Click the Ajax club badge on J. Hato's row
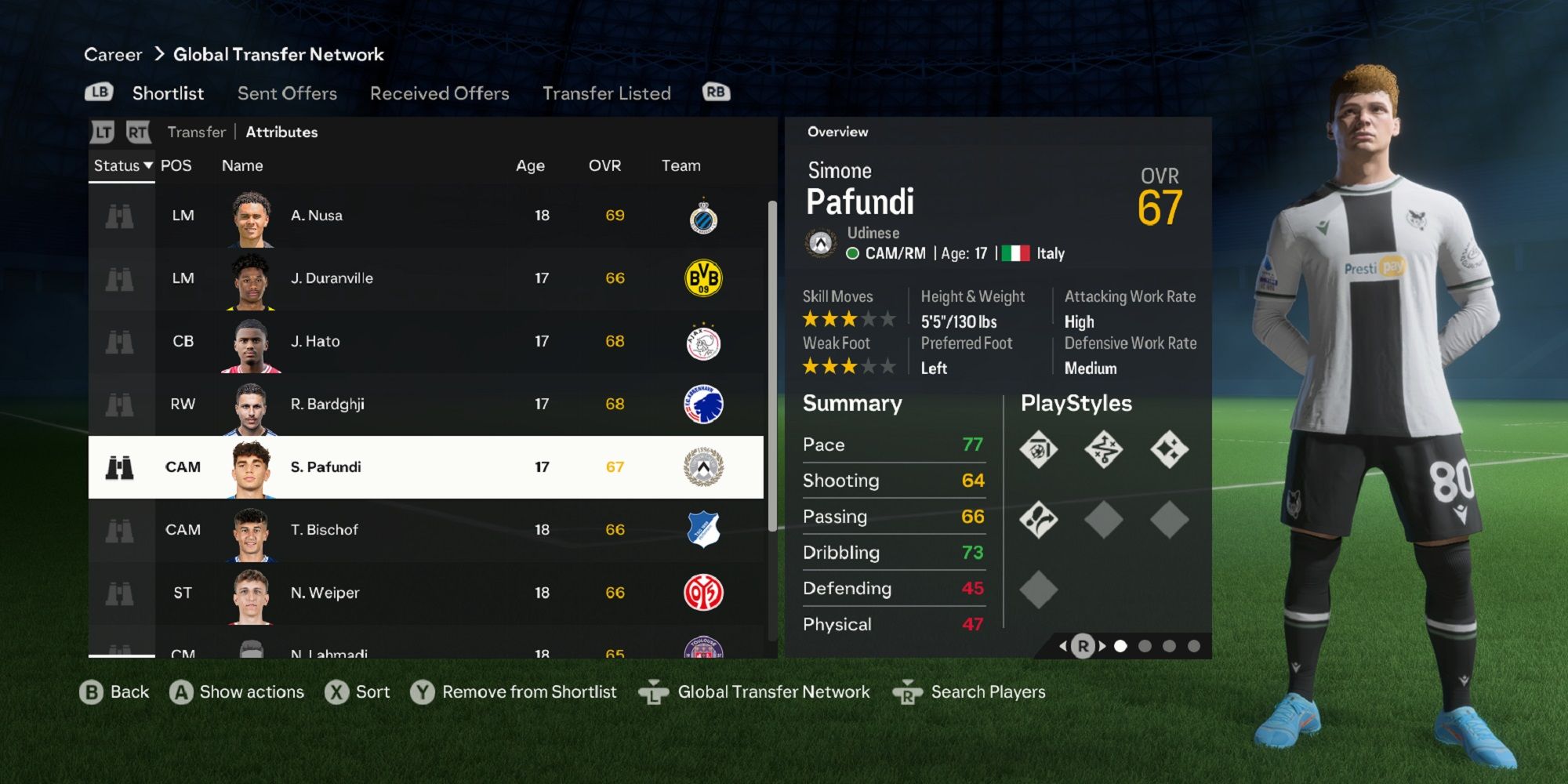This screenshot has height=784, width=1568. pyautogui.click(x=705, y=341)
